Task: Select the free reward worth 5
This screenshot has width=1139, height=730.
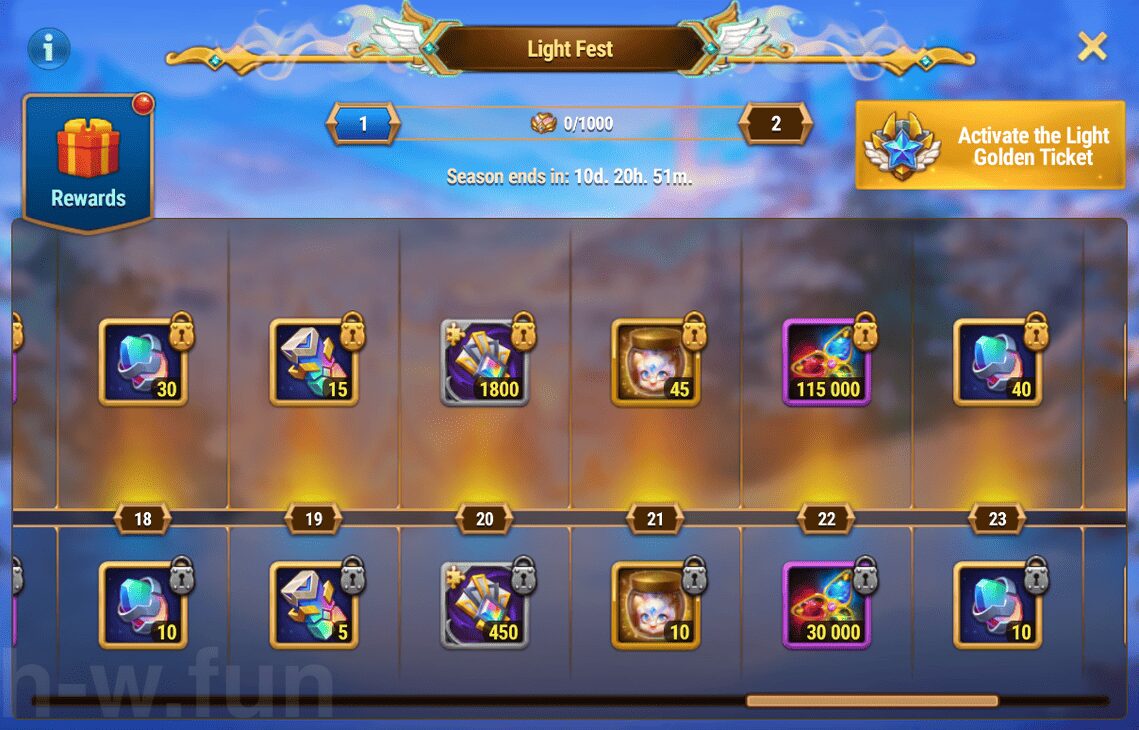Action: pyautogui.click(x=314, y=604)
